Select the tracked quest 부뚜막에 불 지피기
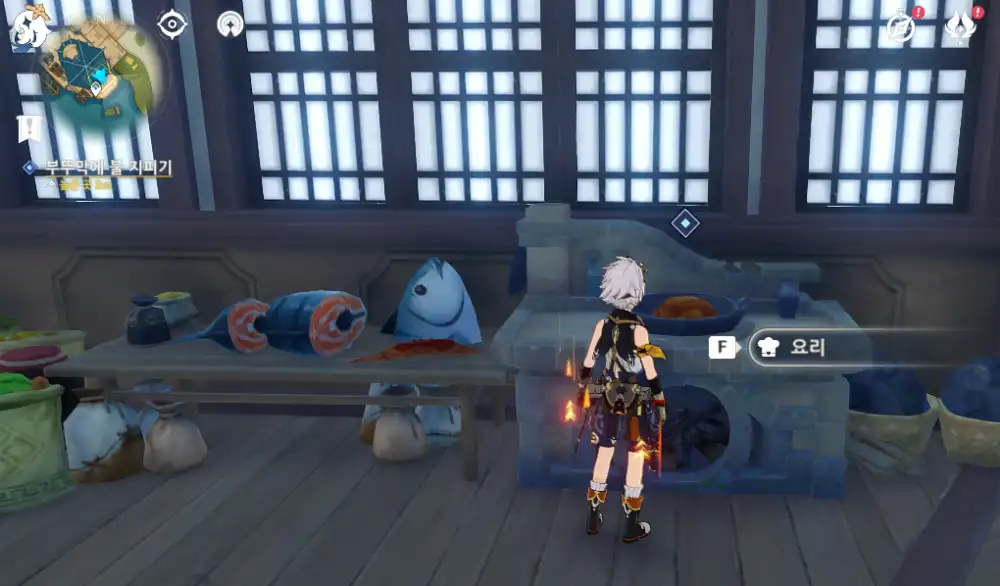 click(108, 168)
